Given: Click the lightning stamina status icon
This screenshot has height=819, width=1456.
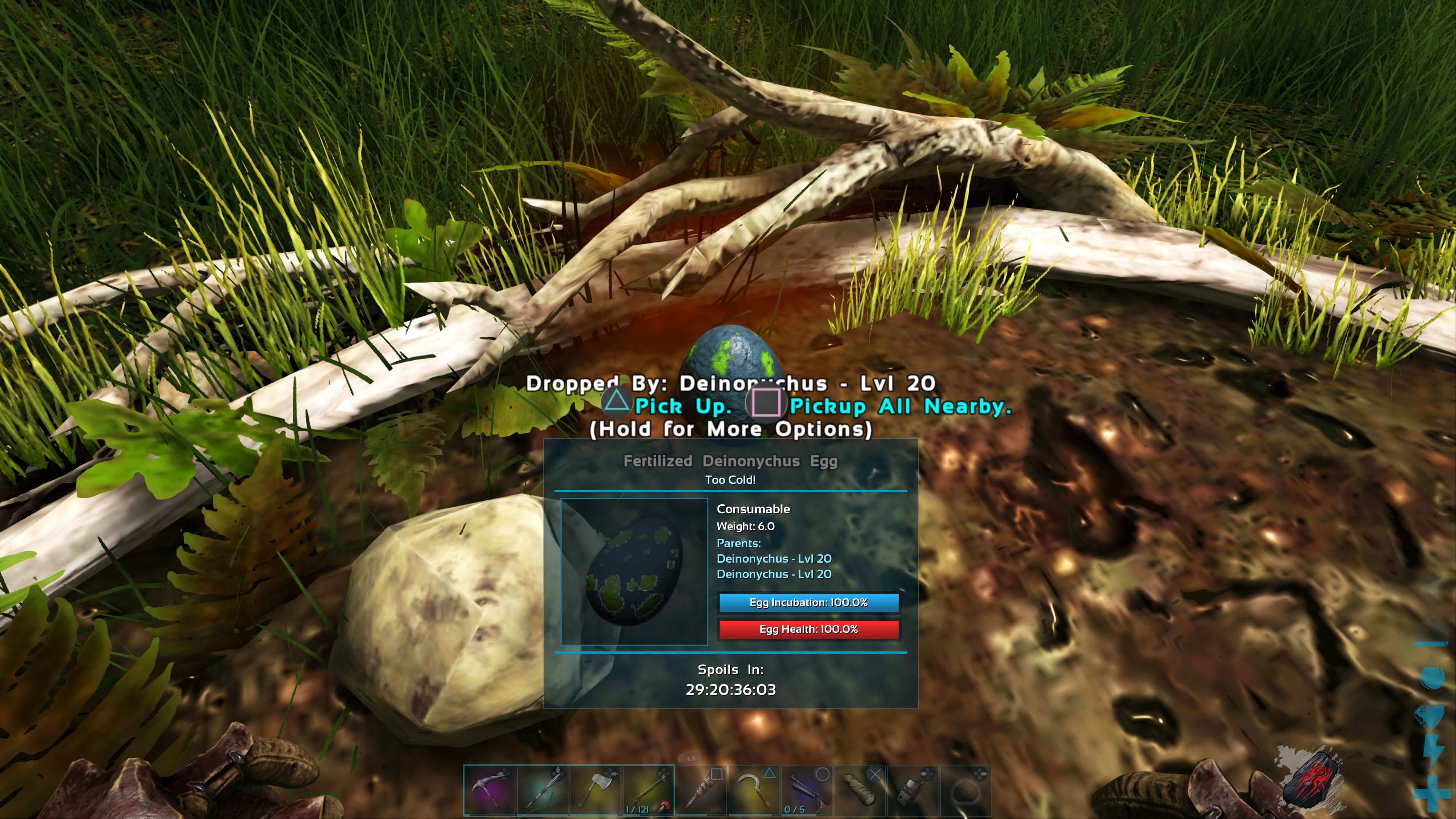Looking at the screenshot, I should coord(1433,752).
